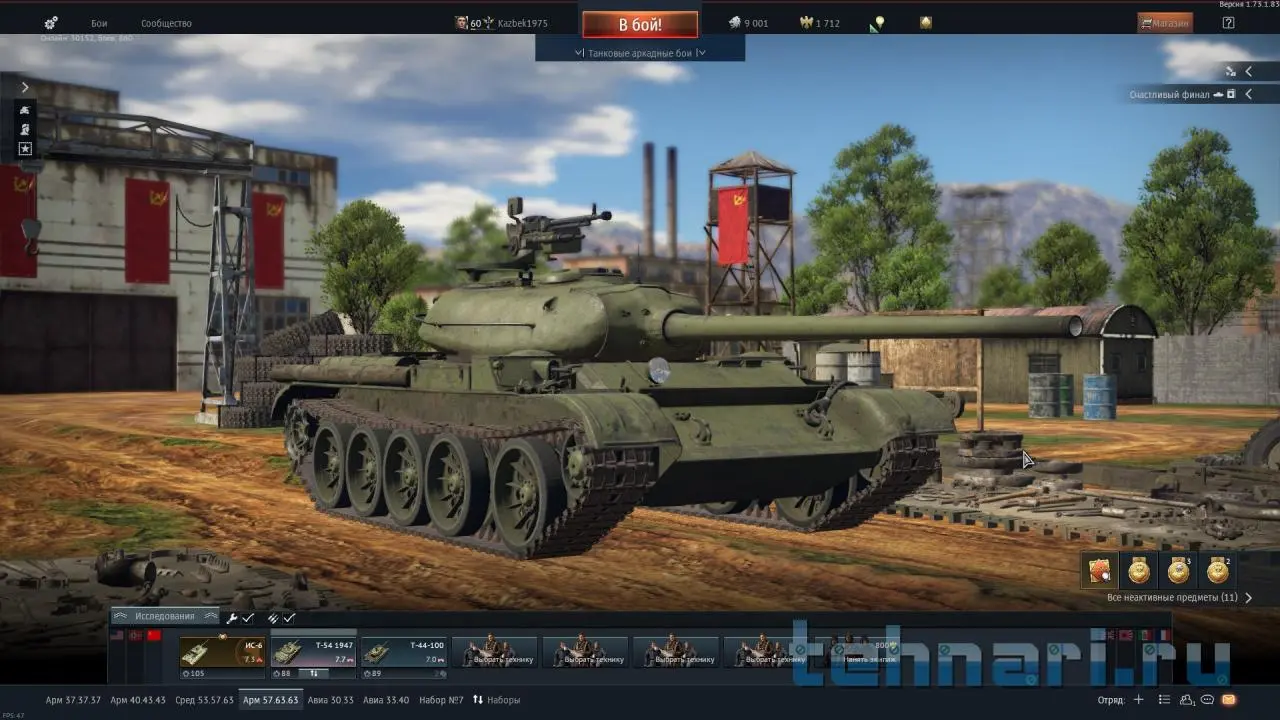Expand the 'Счастливый финал' panel

pos(1248,94)
